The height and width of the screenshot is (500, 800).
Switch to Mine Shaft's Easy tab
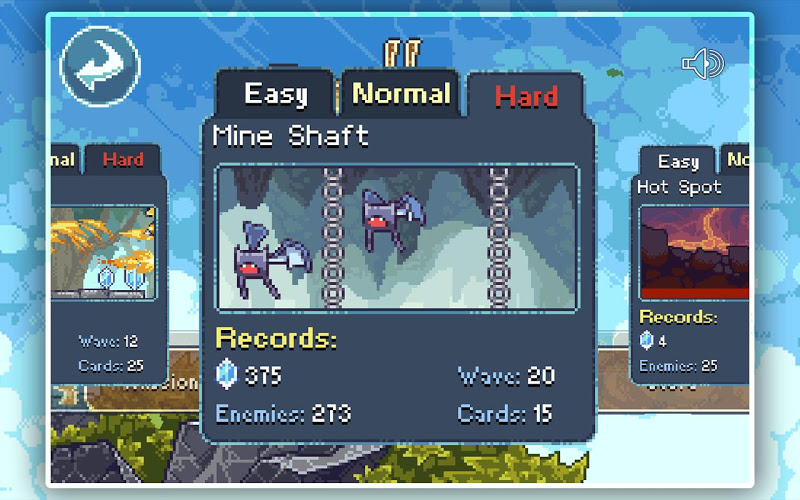pos(275,96)
